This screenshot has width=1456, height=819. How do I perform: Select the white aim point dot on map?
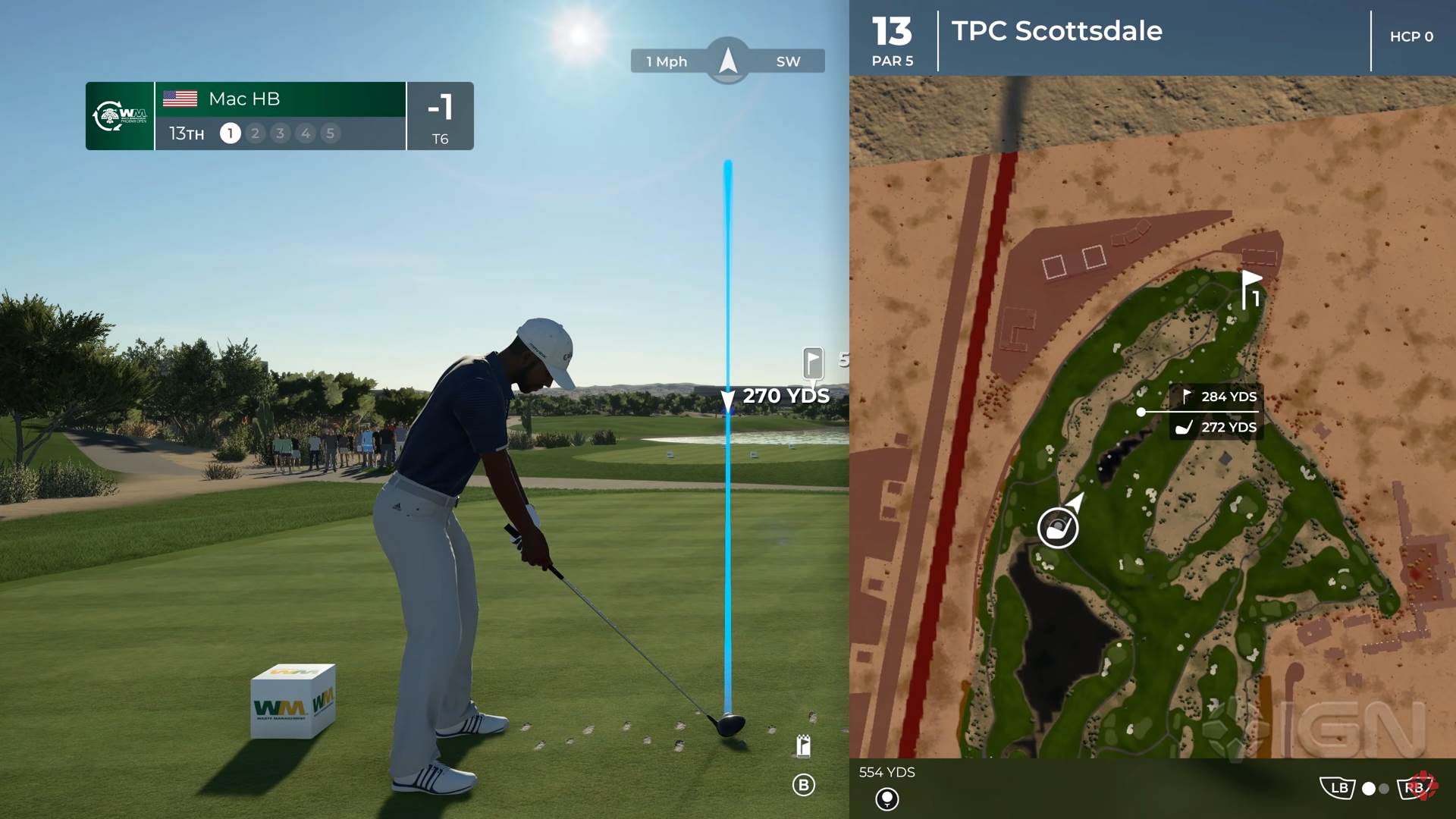[x=1141, y=412]
